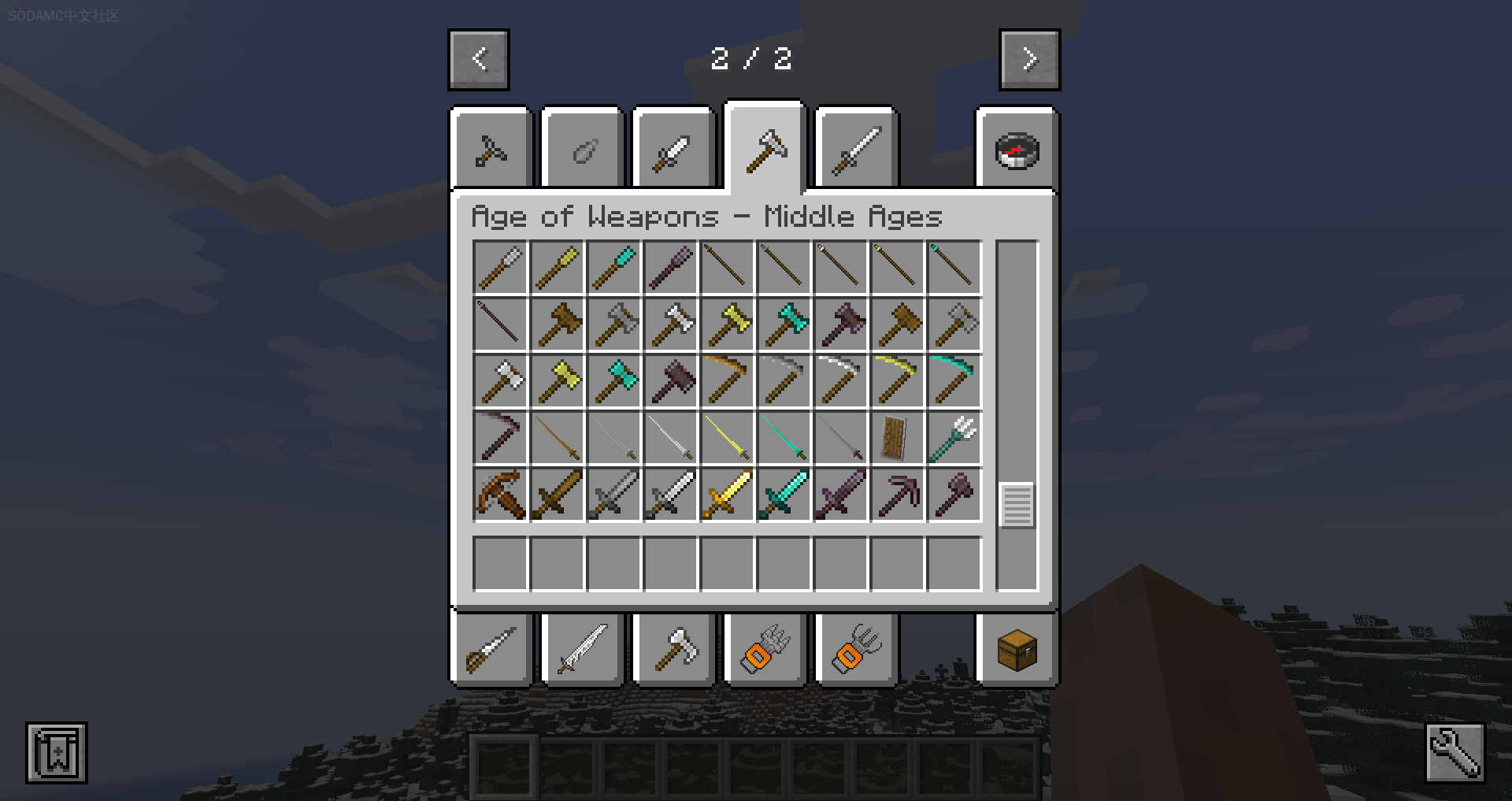Switch to the battle axe bottom tab
Screen dimensions: 1512x801
(x=673, y=650)
